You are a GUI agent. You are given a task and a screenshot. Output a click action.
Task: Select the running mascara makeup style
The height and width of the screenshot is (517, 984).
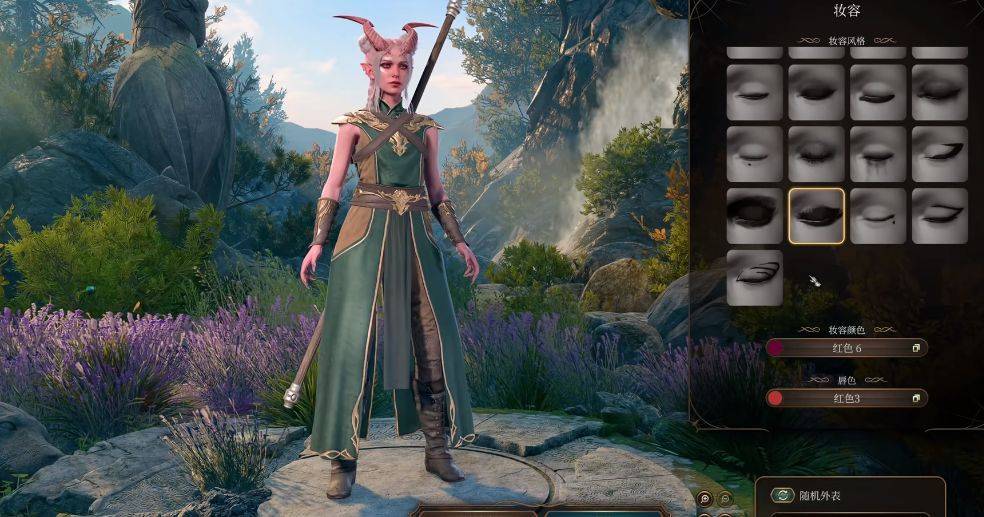tap(878, 154)
